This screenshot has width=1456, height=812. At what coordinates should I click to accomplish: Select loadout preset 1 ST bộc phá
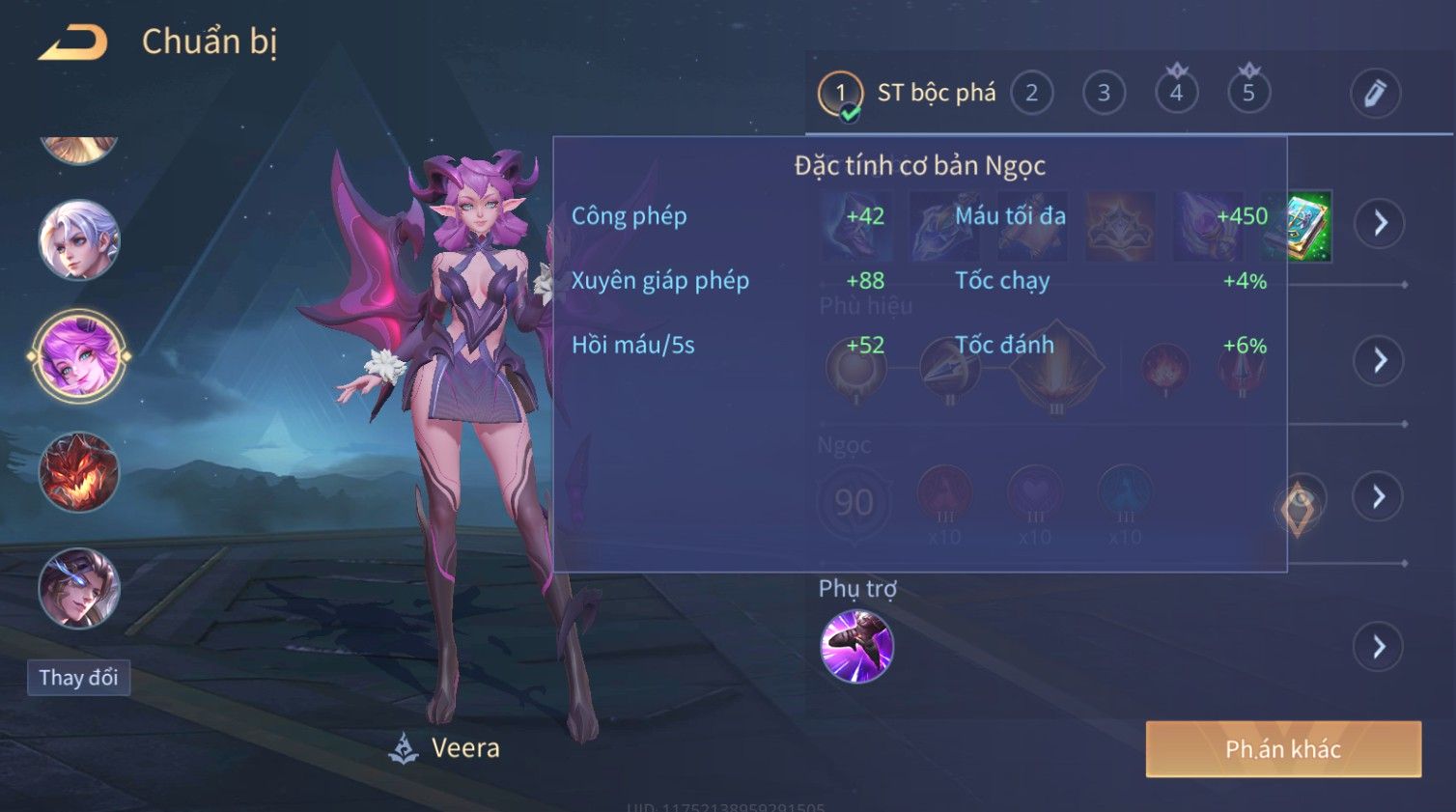click(x=839, y=94)
